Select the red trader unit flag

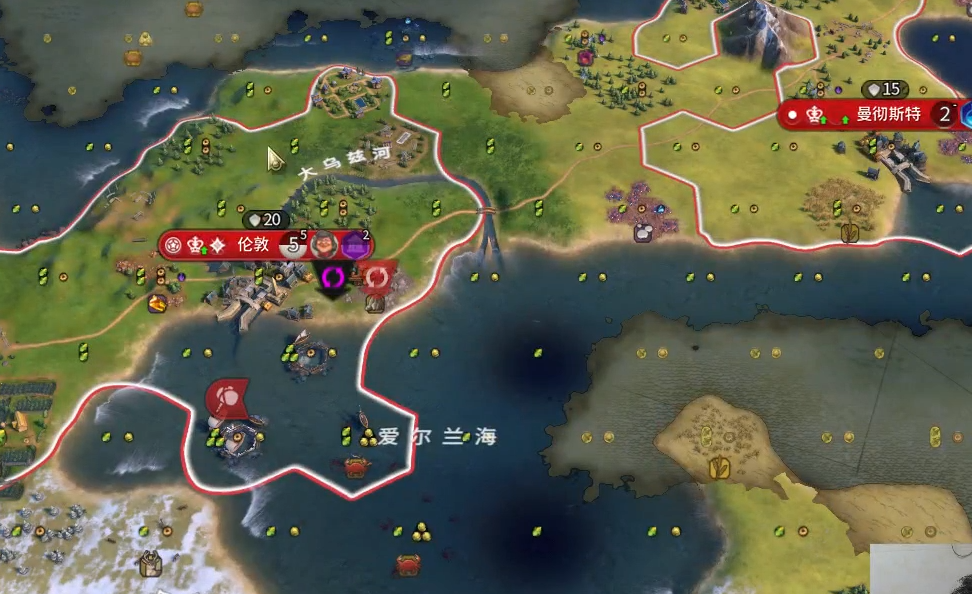(x=377, y=276)
